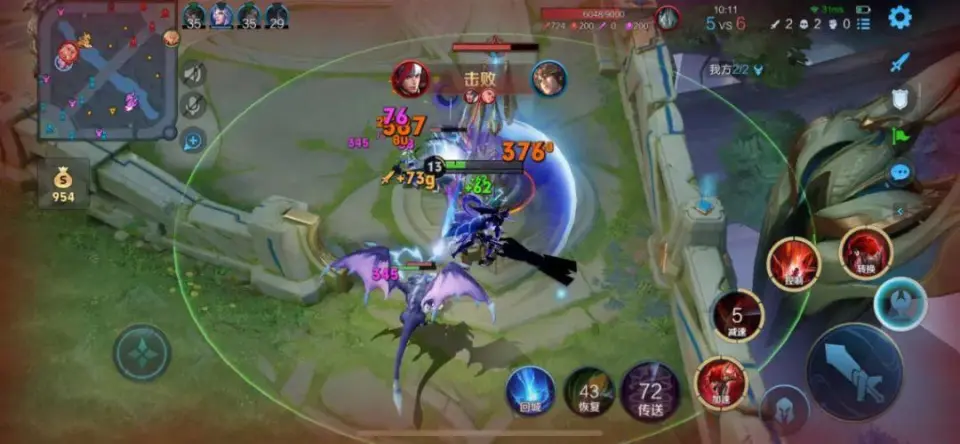Activate the 转换 switch skill
The width and height of the screenshot is (960, 444).
(865, 253)
